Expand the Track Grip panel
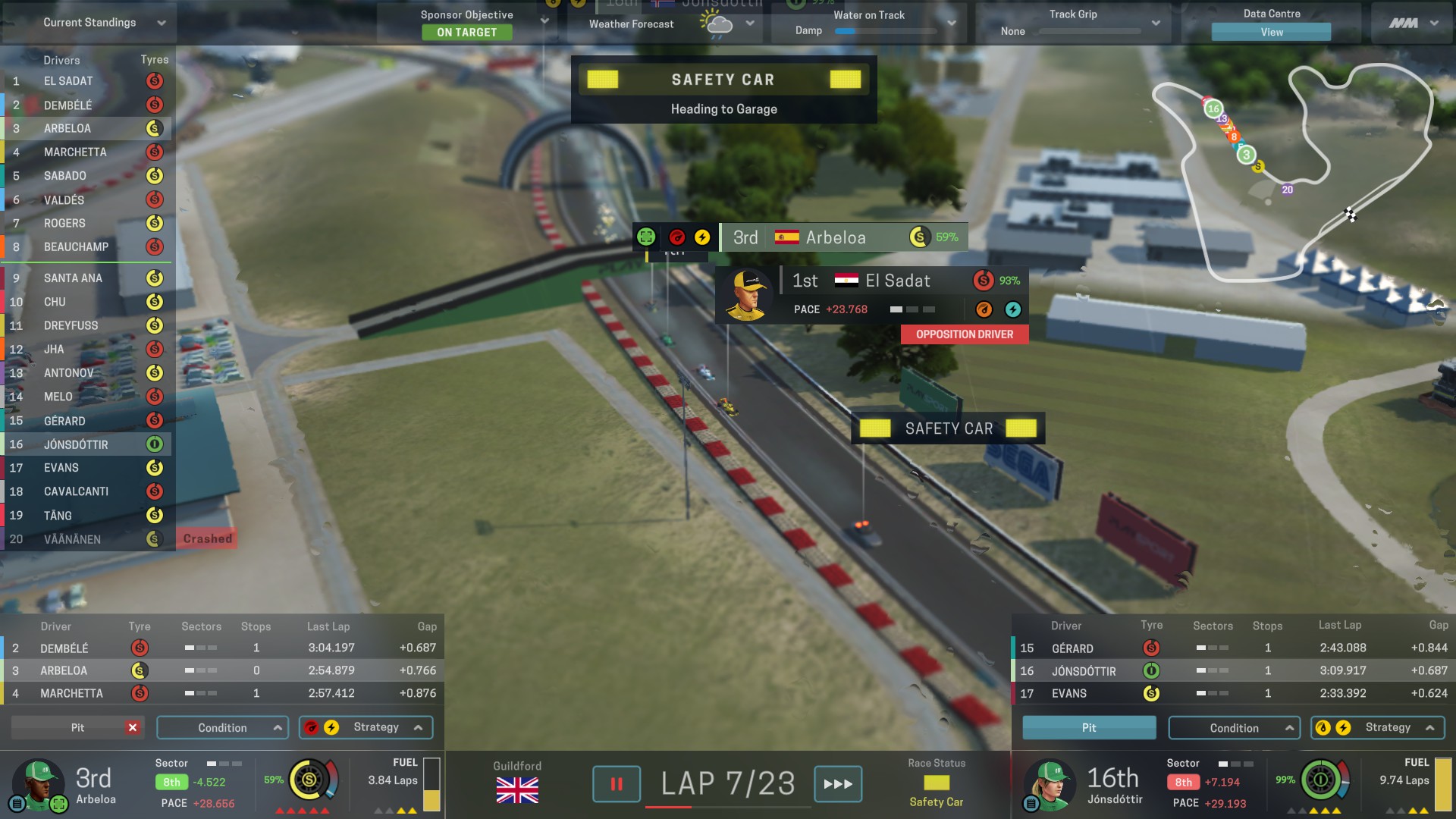The width and height of the screenshot is (1456, 819). (1155, 24)
